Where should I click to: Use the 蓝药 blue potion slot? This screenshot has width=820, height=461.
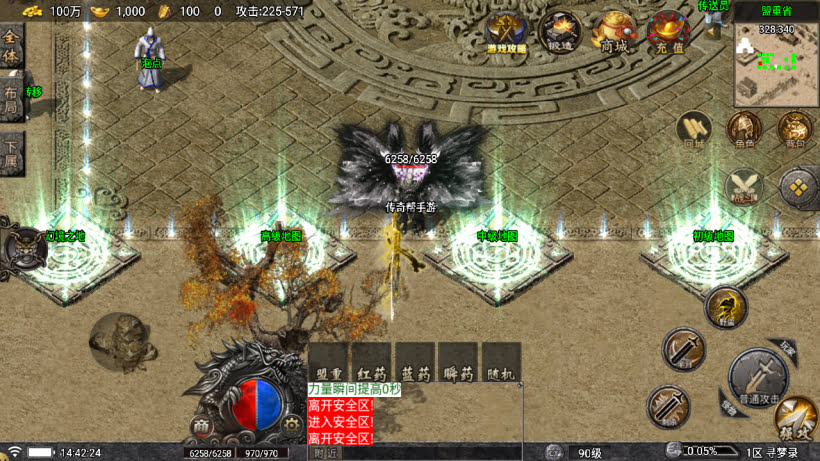(x=416, y=363)
